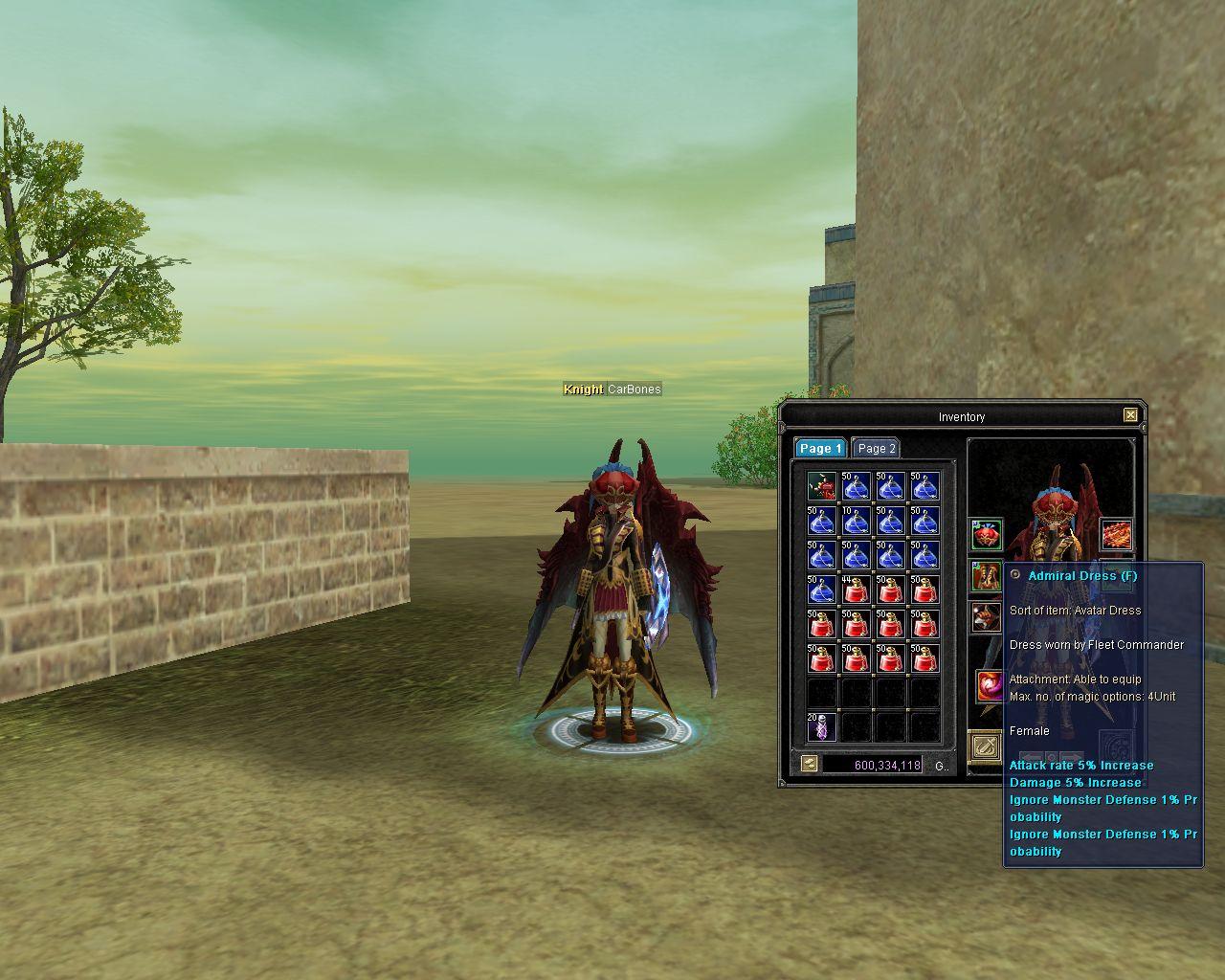This screenshot has height=980, width=1225.
Task: Close the Inventory window
Action: [1130, 415]
